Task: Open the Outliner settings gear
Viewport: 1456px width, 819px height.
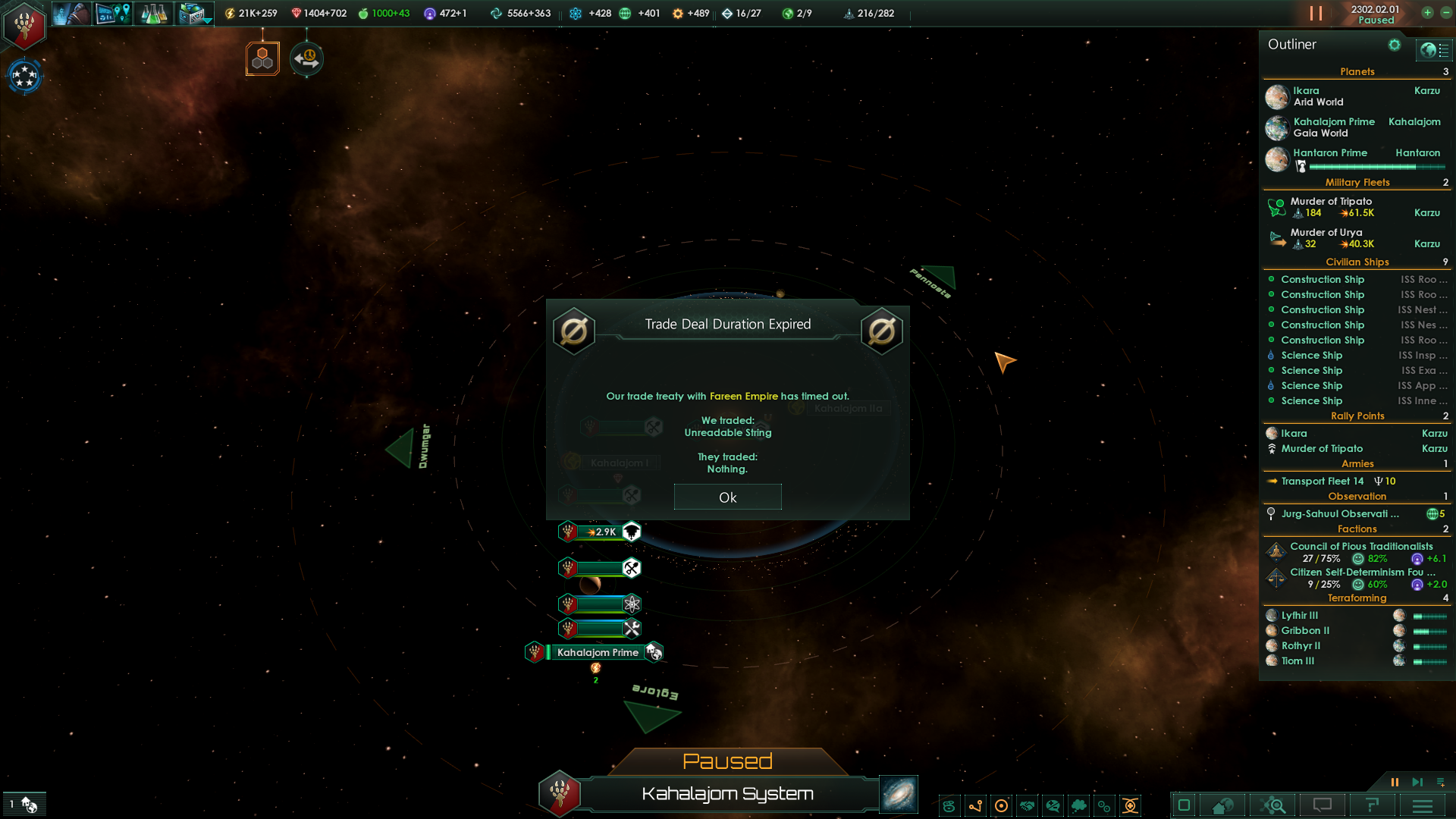Action: [1394, 45]
